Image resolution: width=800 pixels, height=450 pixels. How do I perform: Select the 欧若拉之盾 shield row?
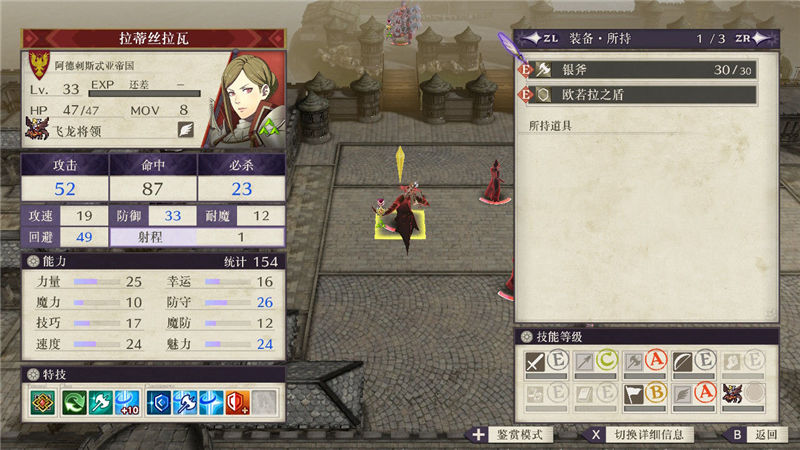point(640,96)
